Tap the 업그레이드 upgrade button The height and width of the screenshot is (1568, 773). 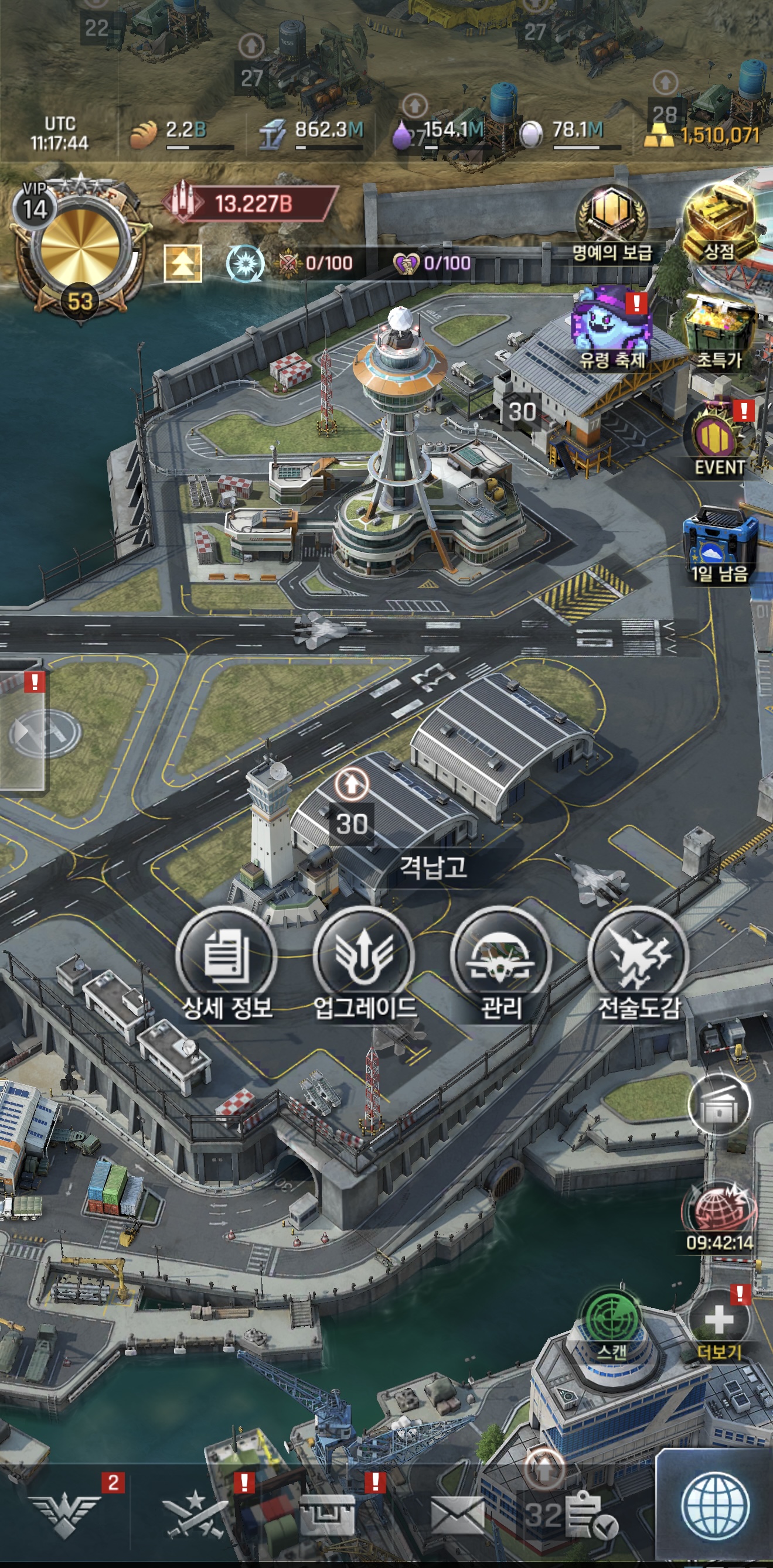pyautogui.click(x=364, y=958)
